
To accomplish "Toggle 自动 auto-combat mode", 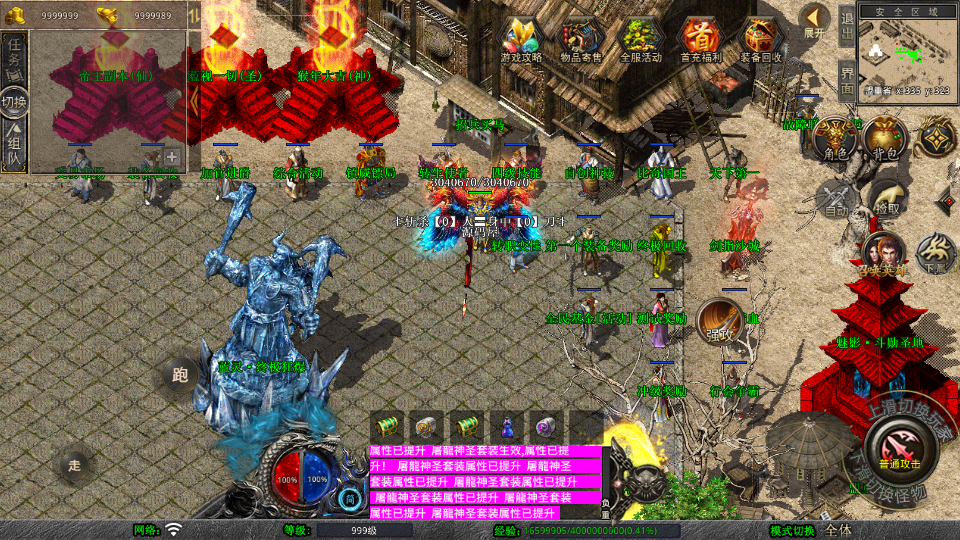I will pos(835,197).
